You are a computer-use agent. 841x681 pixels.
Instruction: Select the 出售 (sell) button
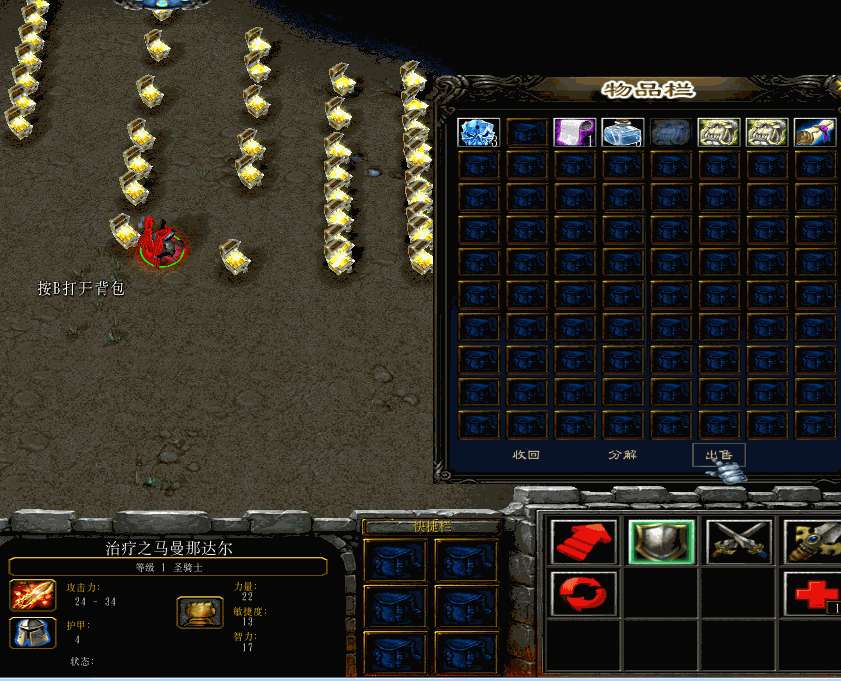coord(718,455)
